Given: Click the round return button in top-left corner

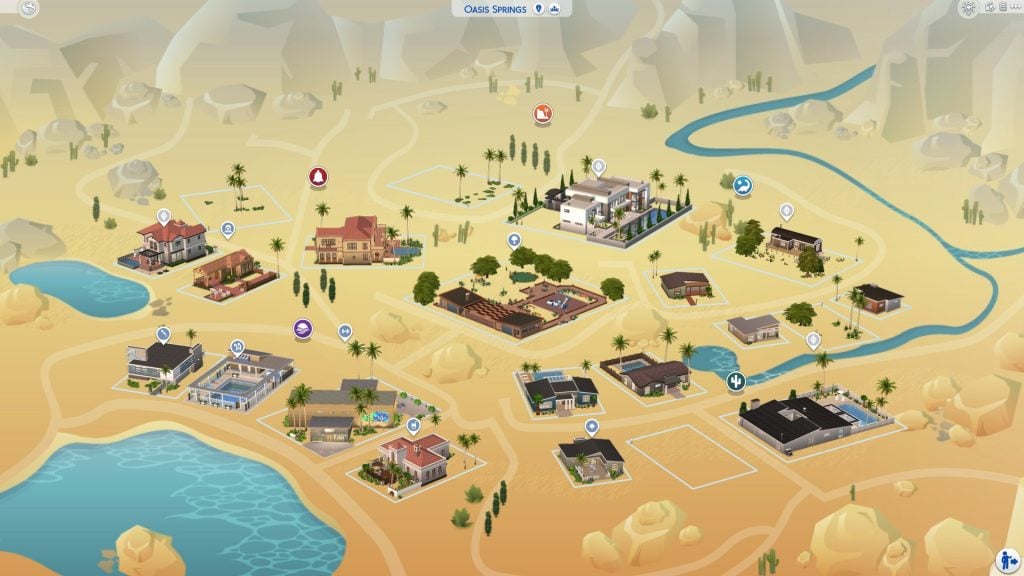Looking at the screenshot, I should 29,9.
